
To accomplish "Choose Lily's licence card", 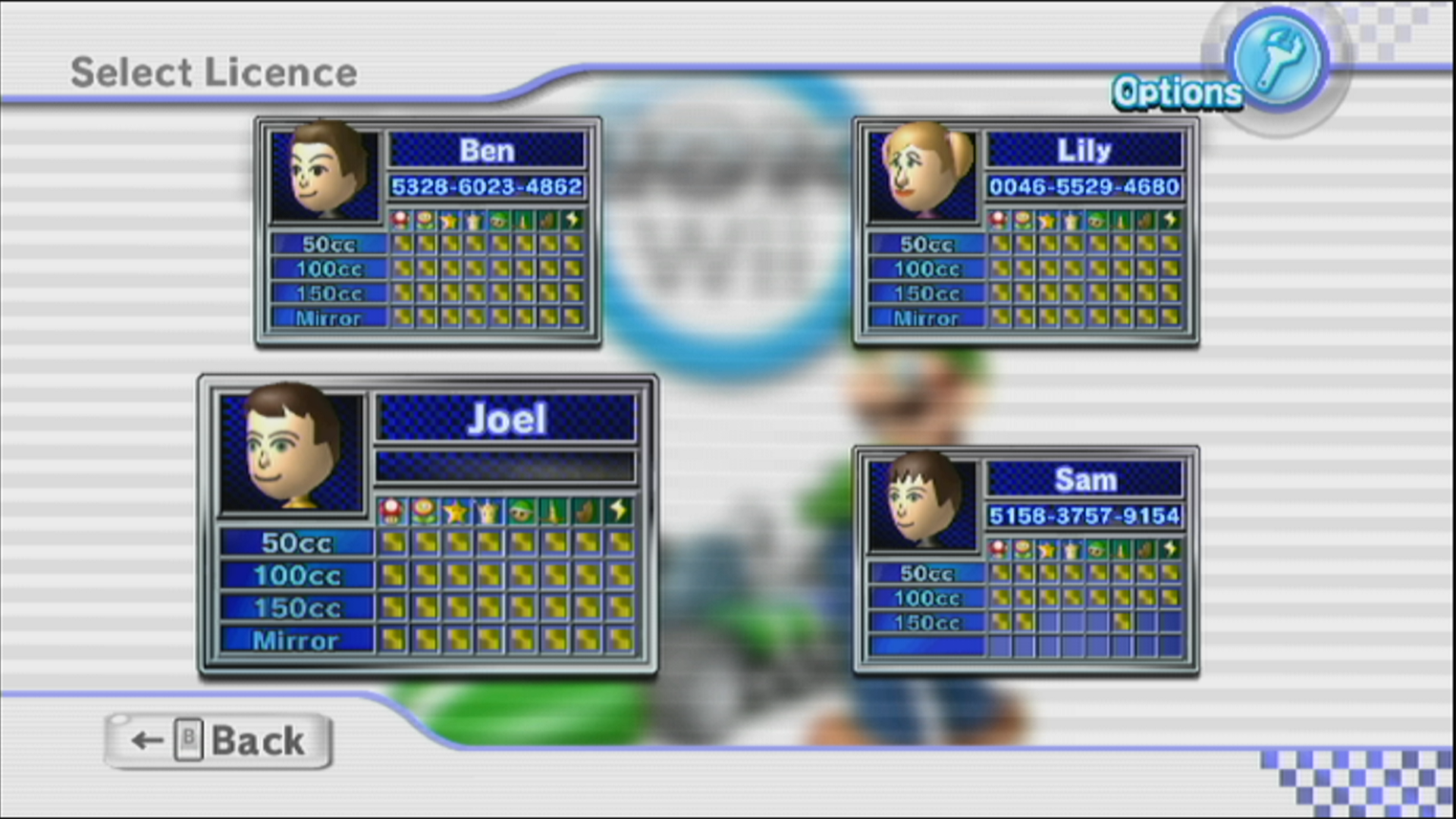I will pyautogui.click(x=1026, y=231).
